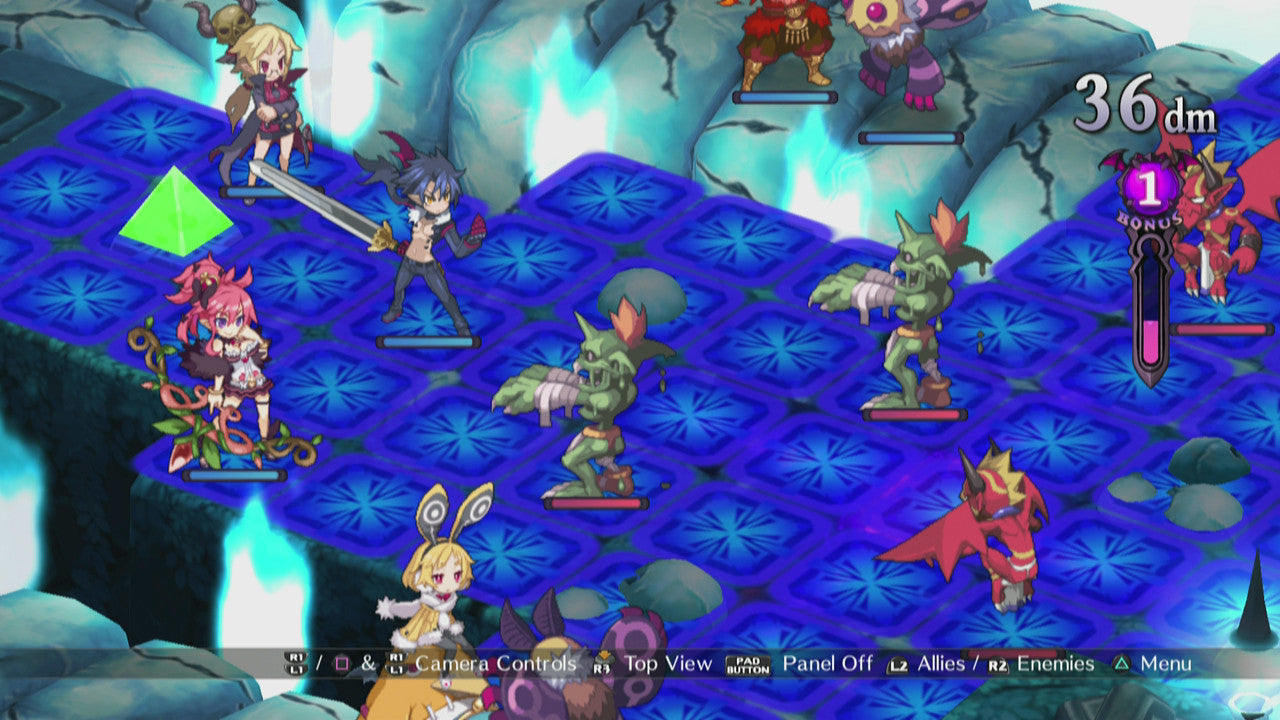Click the square button icon in the hint bar
Image resolution: width=1280 pixels, height=720 pixels.
(342, 663)
